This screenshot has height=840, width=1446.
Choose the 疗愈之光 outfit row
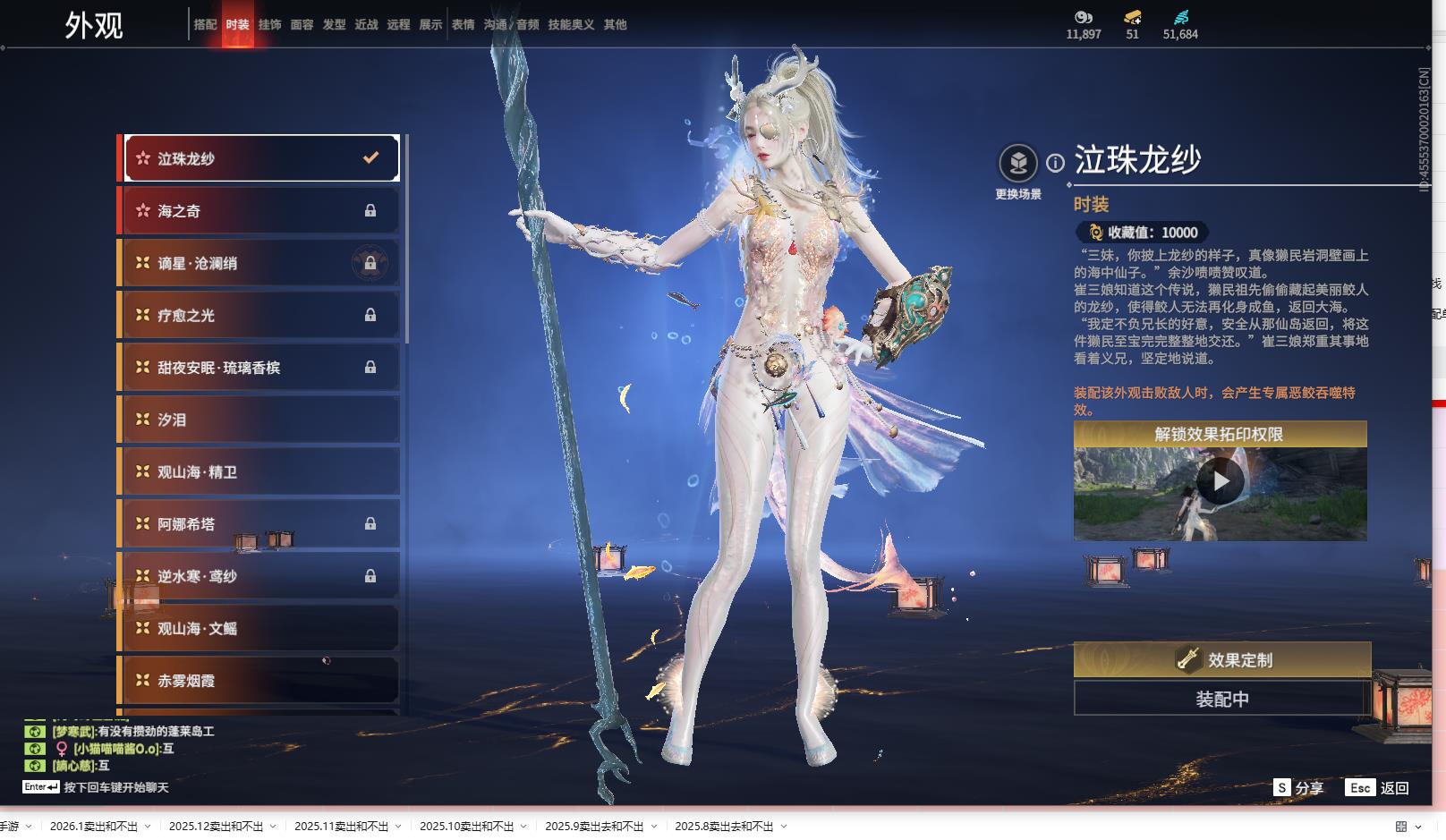point(260,315)
